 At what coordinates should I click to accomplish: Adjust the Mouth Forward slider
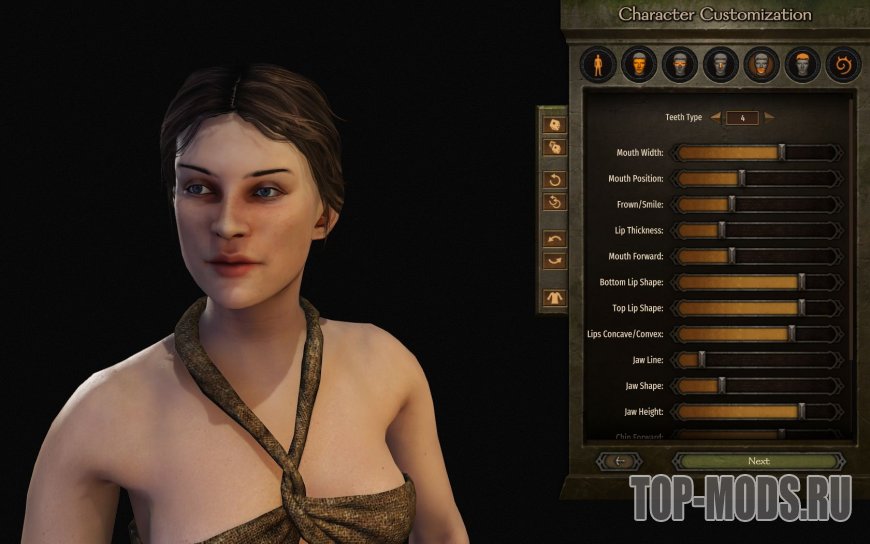[731, 256]
